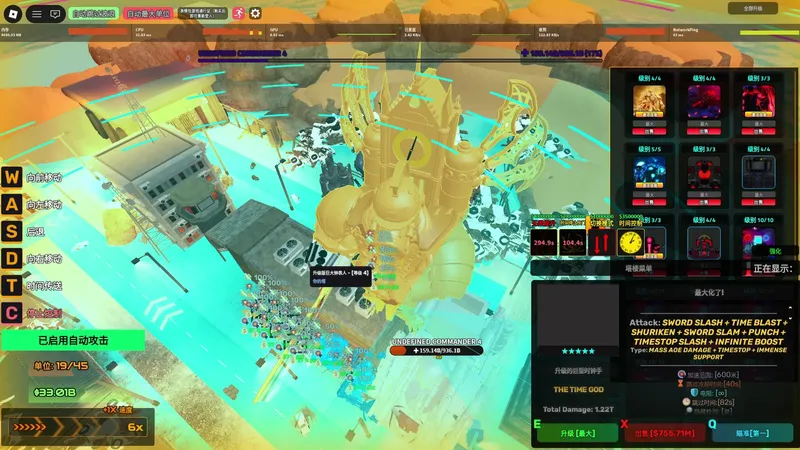Image resolution: width=800 pixels, height=450 pixels.
Task: Click the 全部升级 button
Action: coord(759,8)
